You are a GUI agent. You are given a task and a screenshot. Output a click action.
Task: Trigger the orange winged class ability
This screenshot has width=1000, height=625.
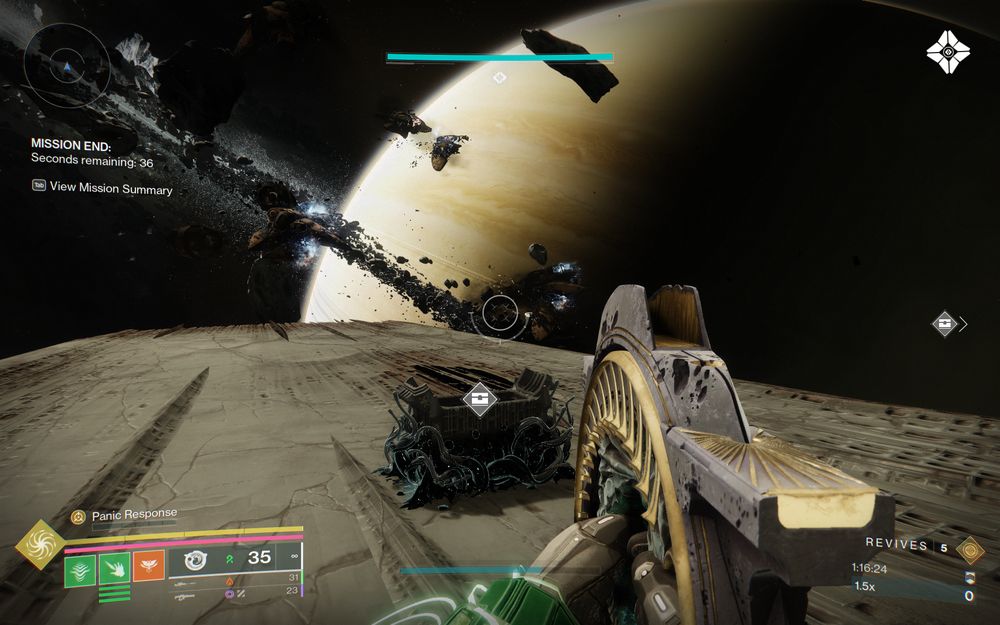pos(148,567)
